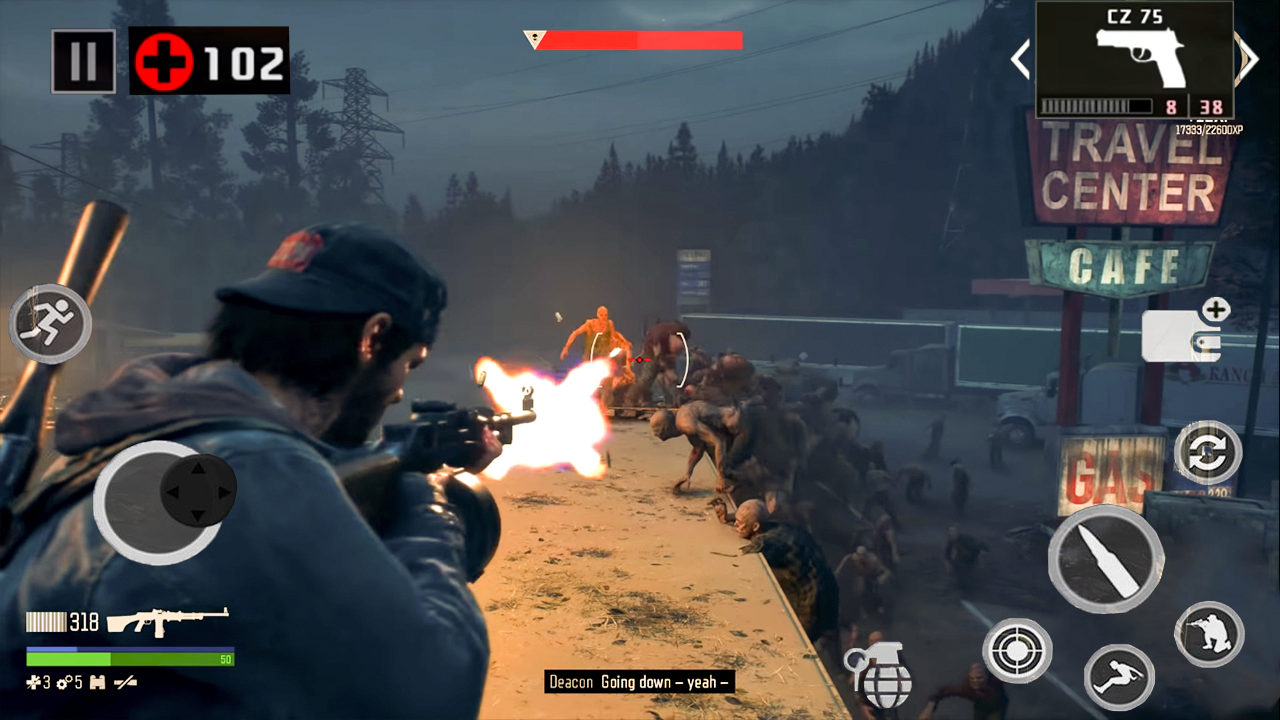
Task: Tap the movement joystick control
Action: click(x=160, y=498)
